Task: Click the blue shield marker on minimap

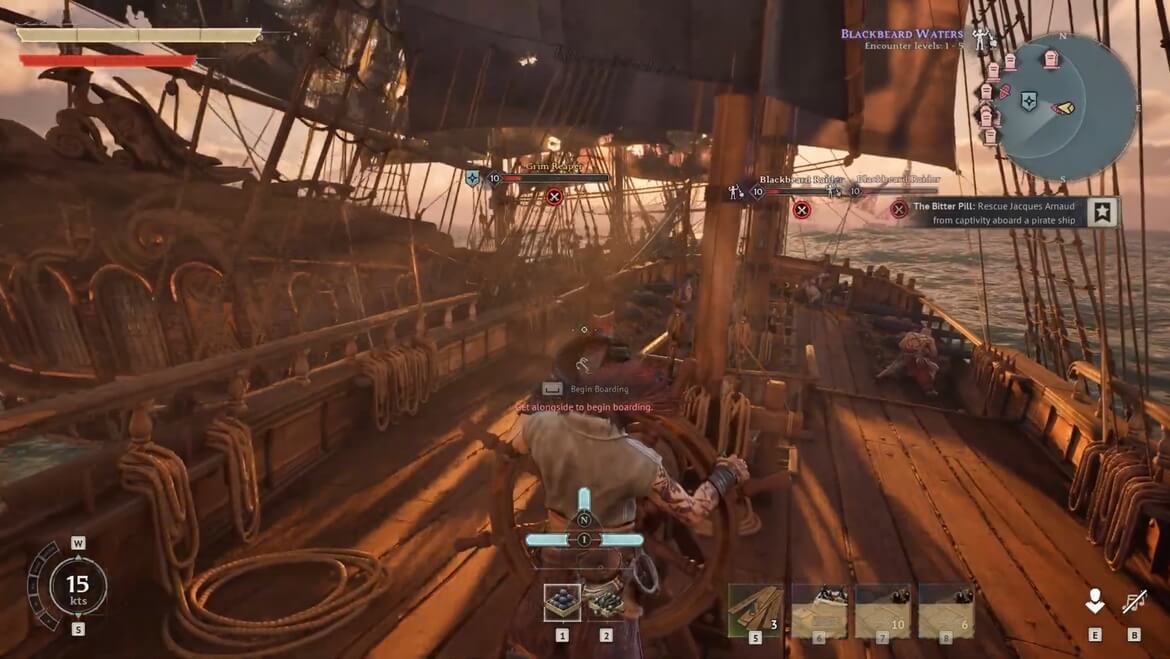Action: point(1029,100)
